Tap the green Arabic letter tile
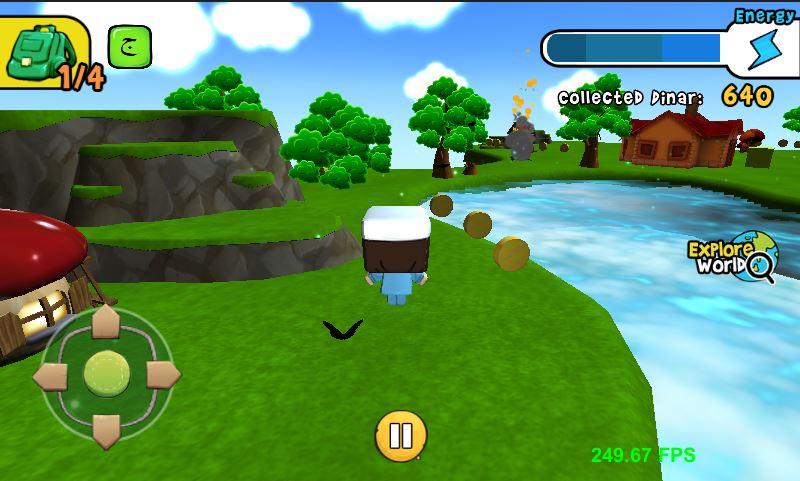The height and width of the screenshot is (481, 800). pyautogui.click(x=129, y=47)
